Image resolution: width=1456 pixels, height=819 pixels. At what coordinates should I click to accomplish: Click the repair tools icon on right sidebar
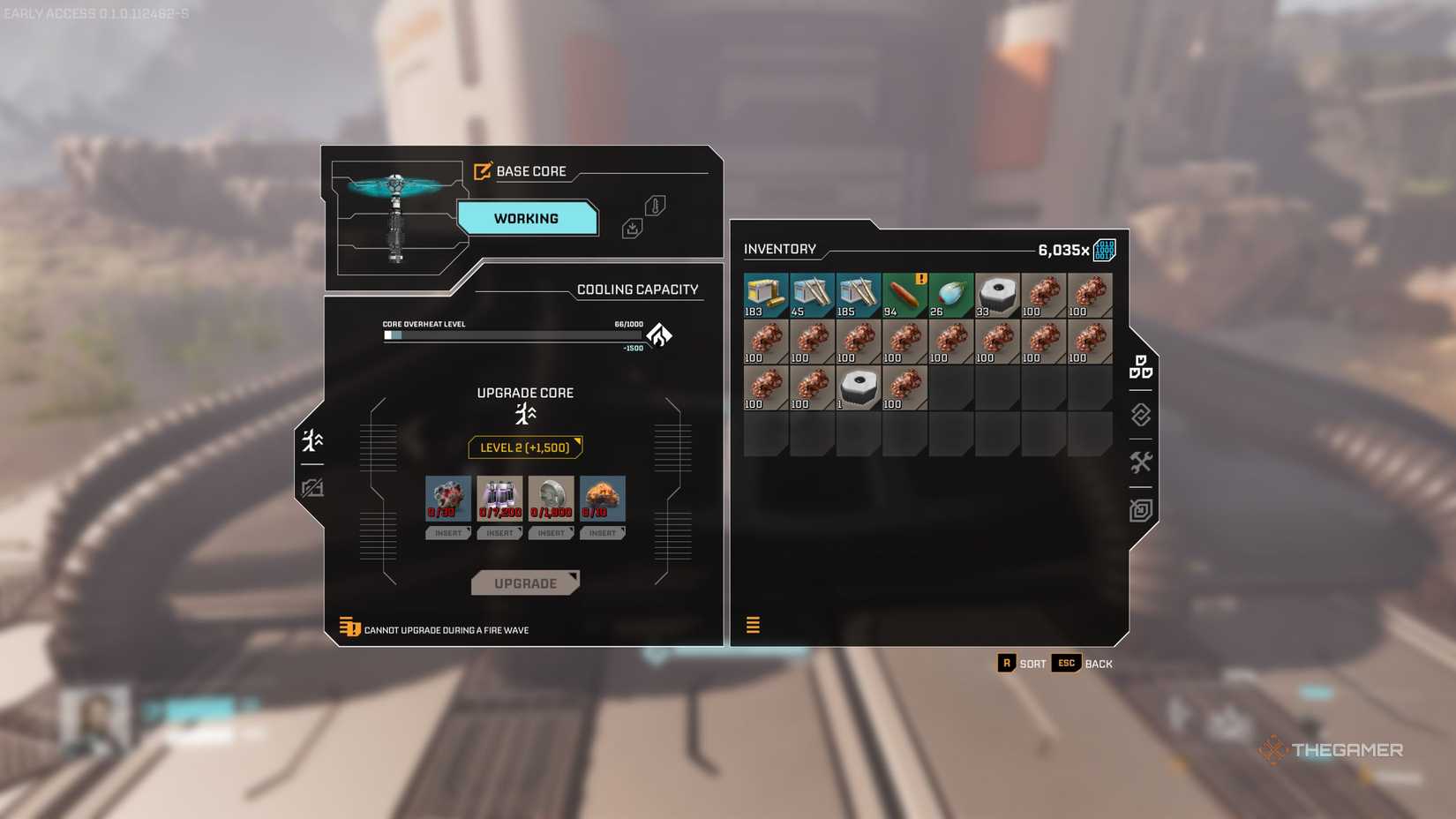coord(1140,462)
